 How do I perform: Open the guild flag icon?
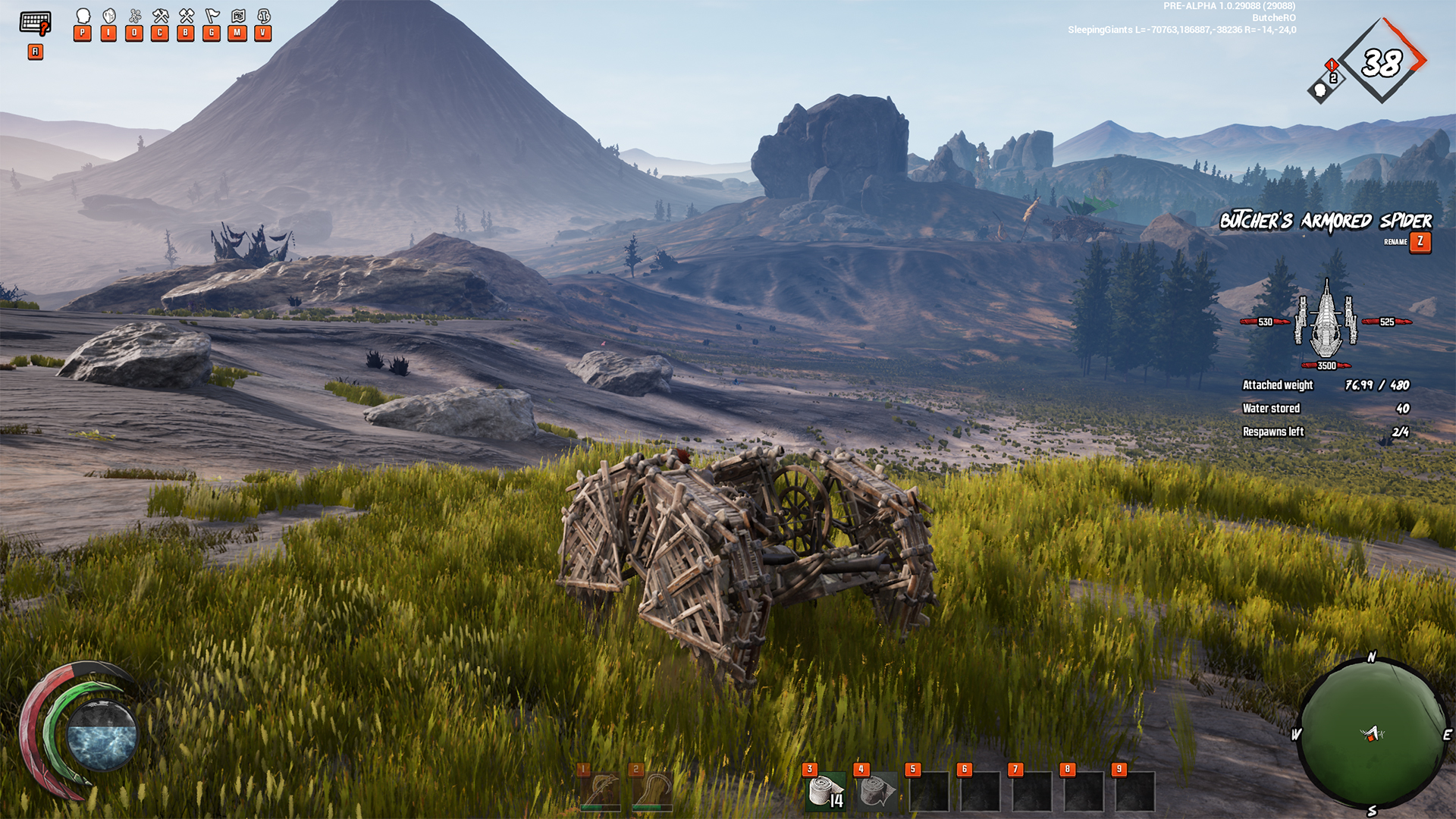pos(212,16)
